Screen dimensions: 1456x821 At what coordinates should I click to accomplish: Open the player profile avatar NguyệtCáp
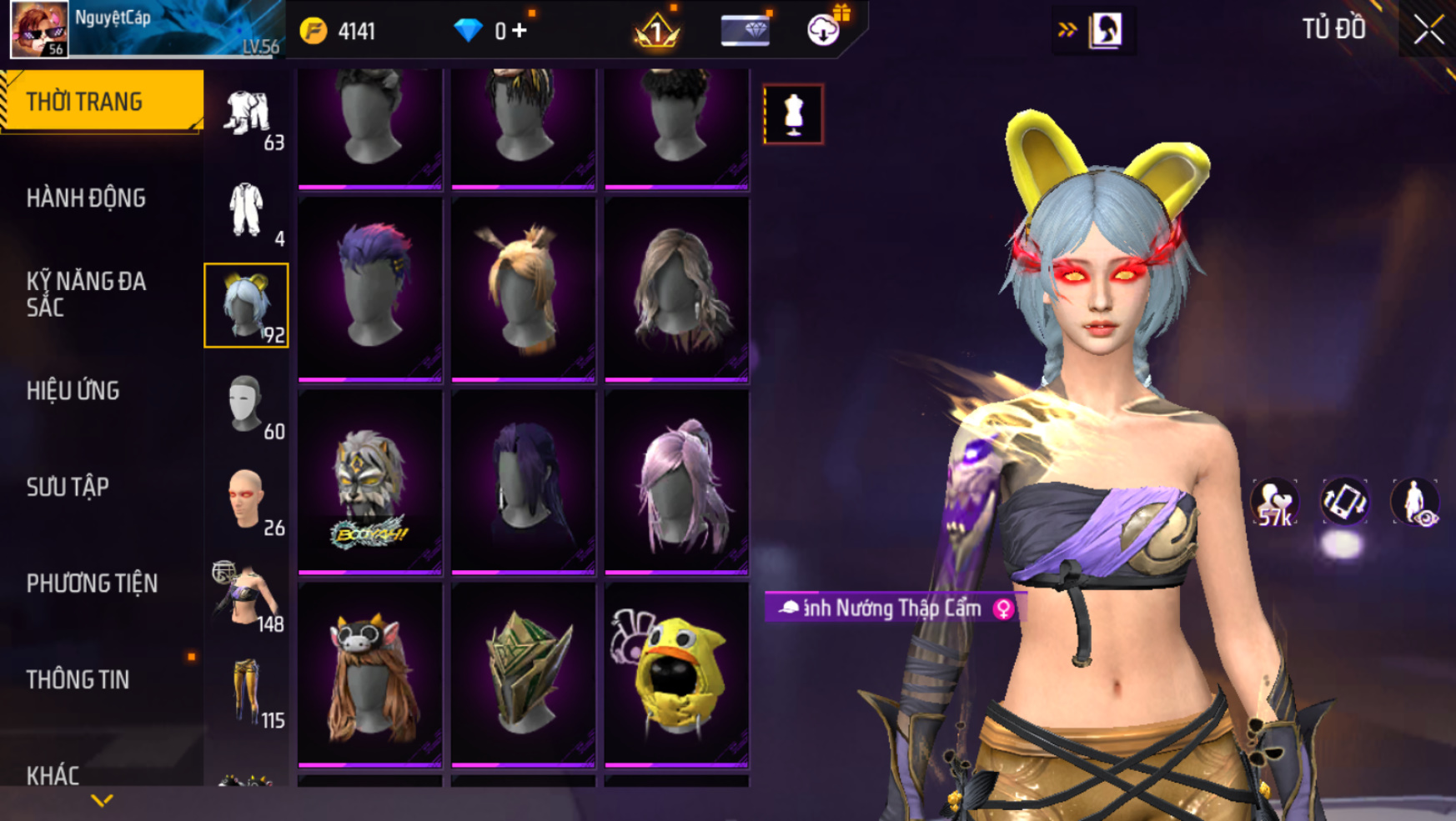click(x=39, y=29)
